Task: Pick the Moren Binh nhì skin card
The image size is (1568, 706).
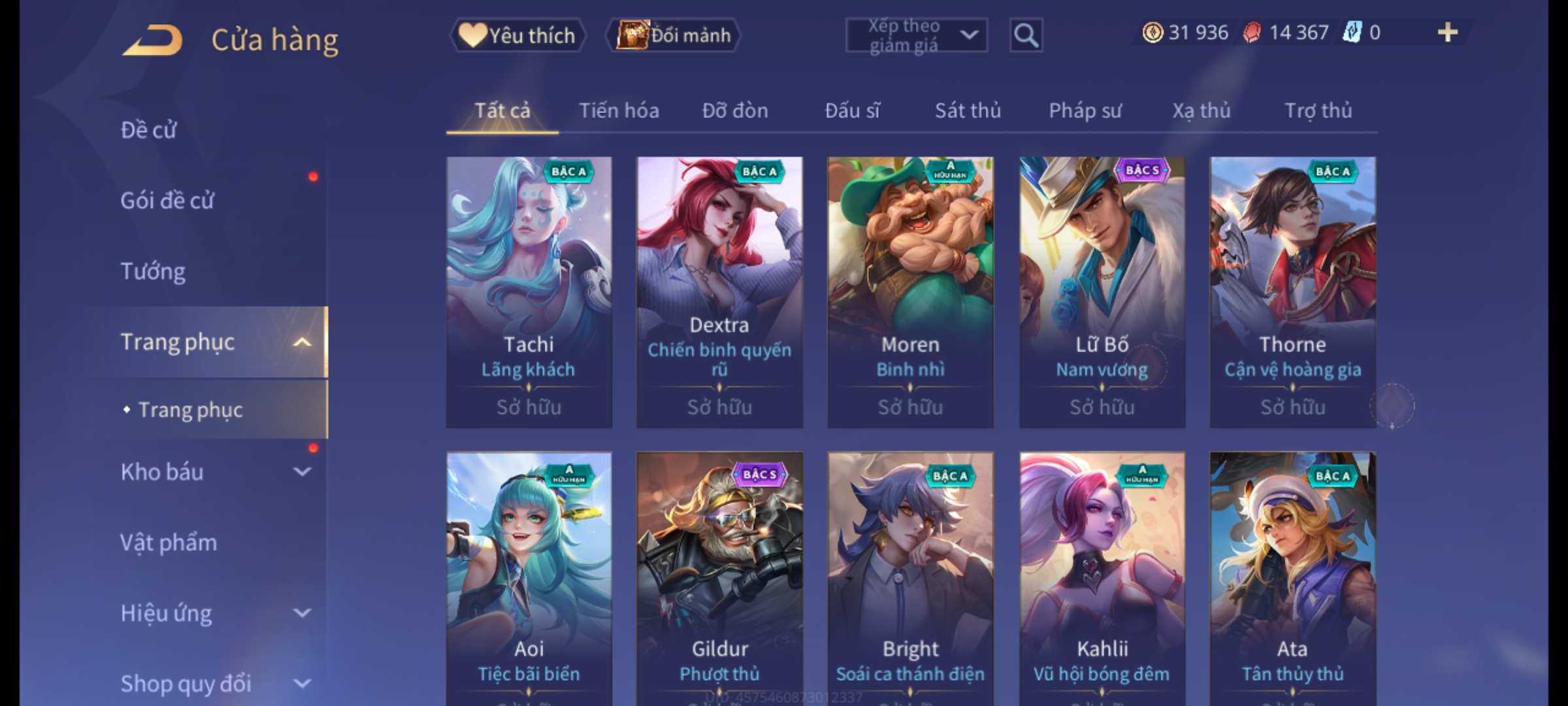Action: (910, 292)
